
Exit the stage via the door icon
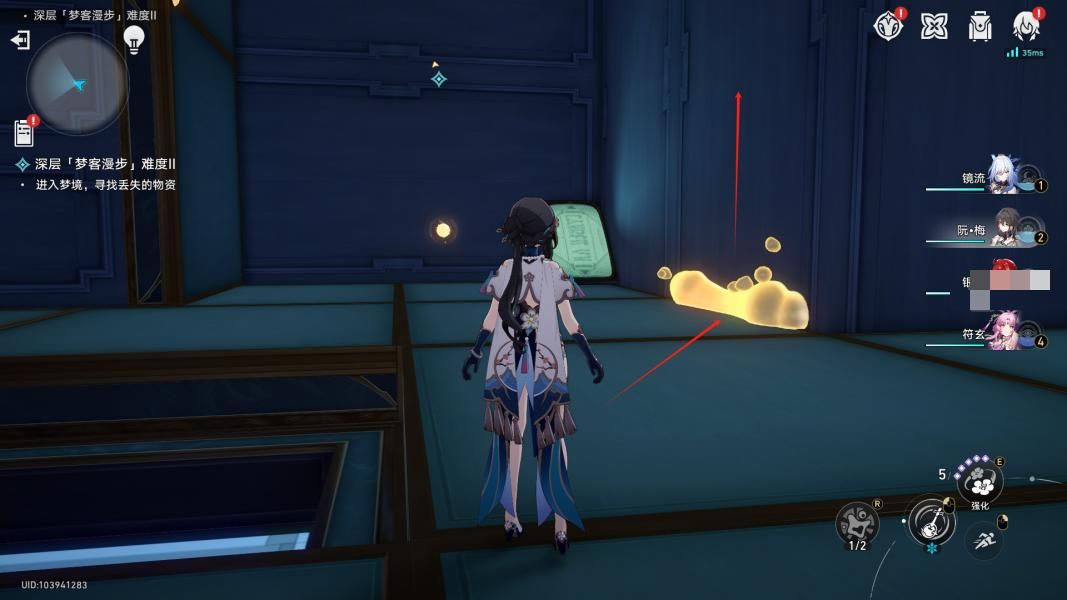point(20,40)
